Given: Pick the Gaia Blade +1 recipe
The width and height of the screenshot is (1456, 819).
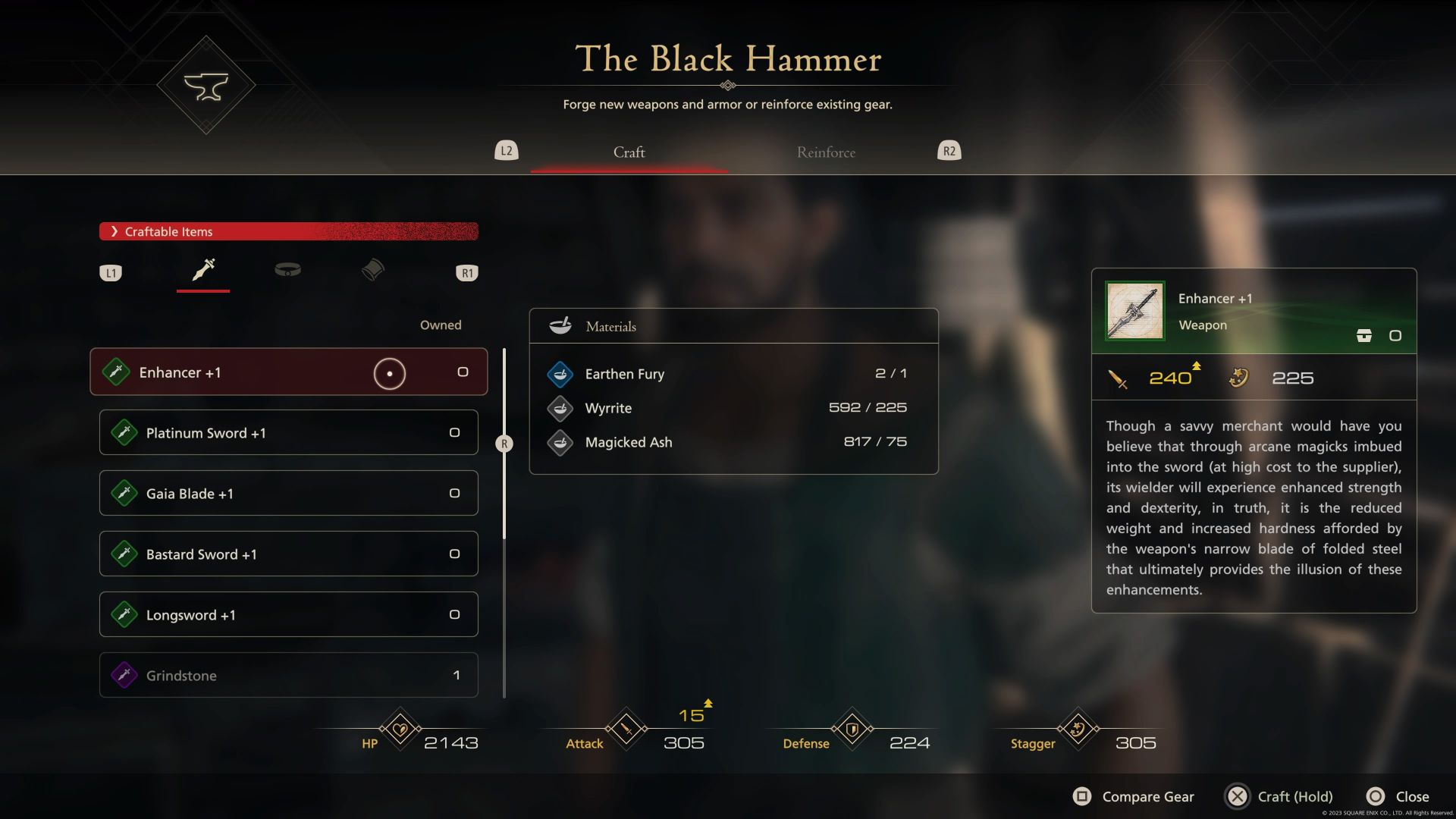Looking at the screenshot, I should point(288,494).
